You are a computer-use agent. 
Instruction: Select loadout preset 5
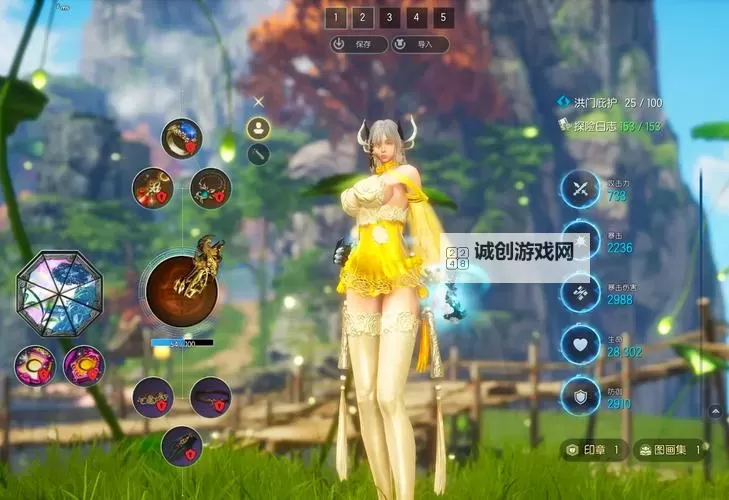click(444, 17)
